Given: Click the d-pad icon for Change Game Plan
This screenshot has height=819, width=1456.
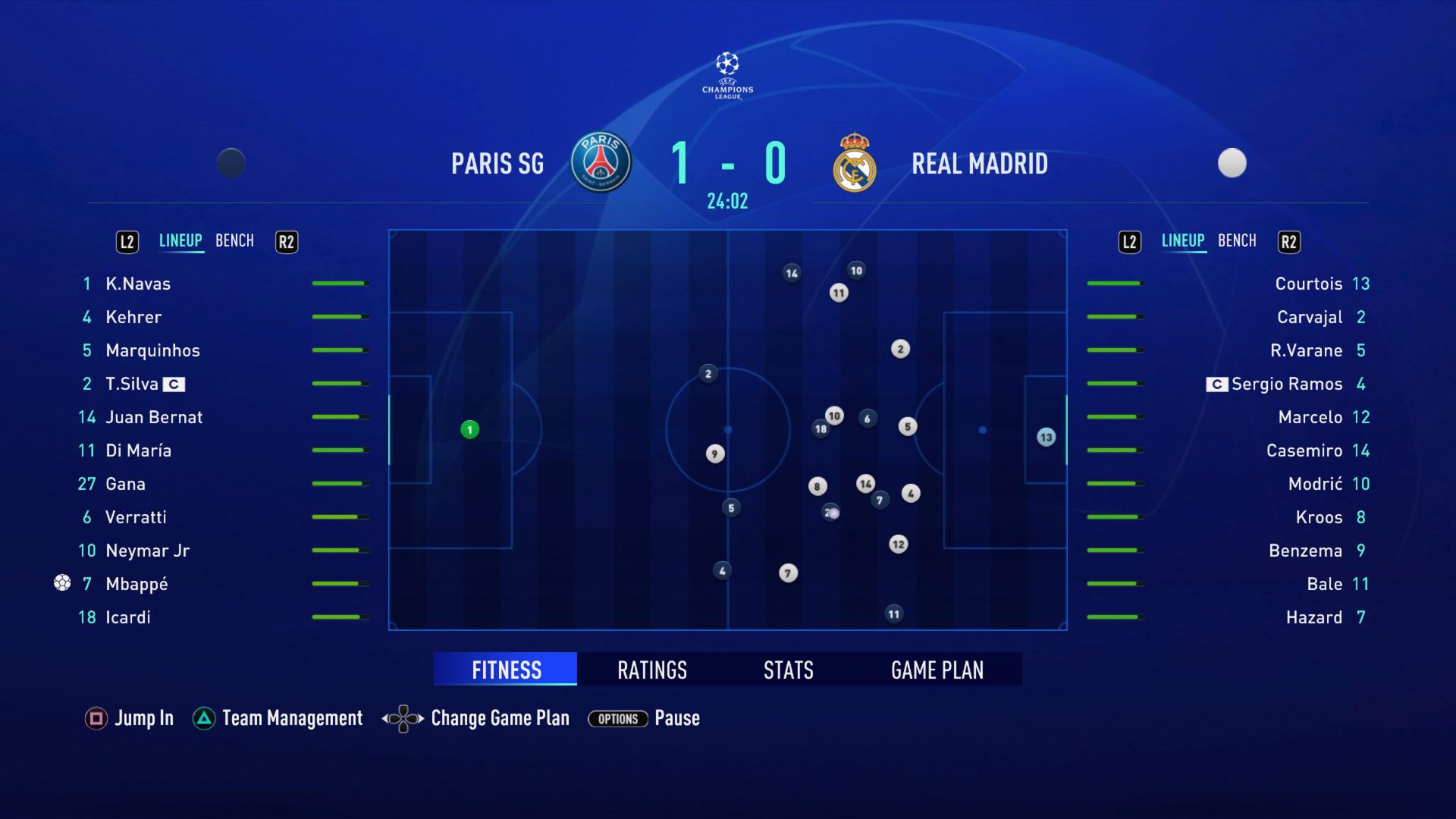Looking at the screenshot, I should [402, 718].
